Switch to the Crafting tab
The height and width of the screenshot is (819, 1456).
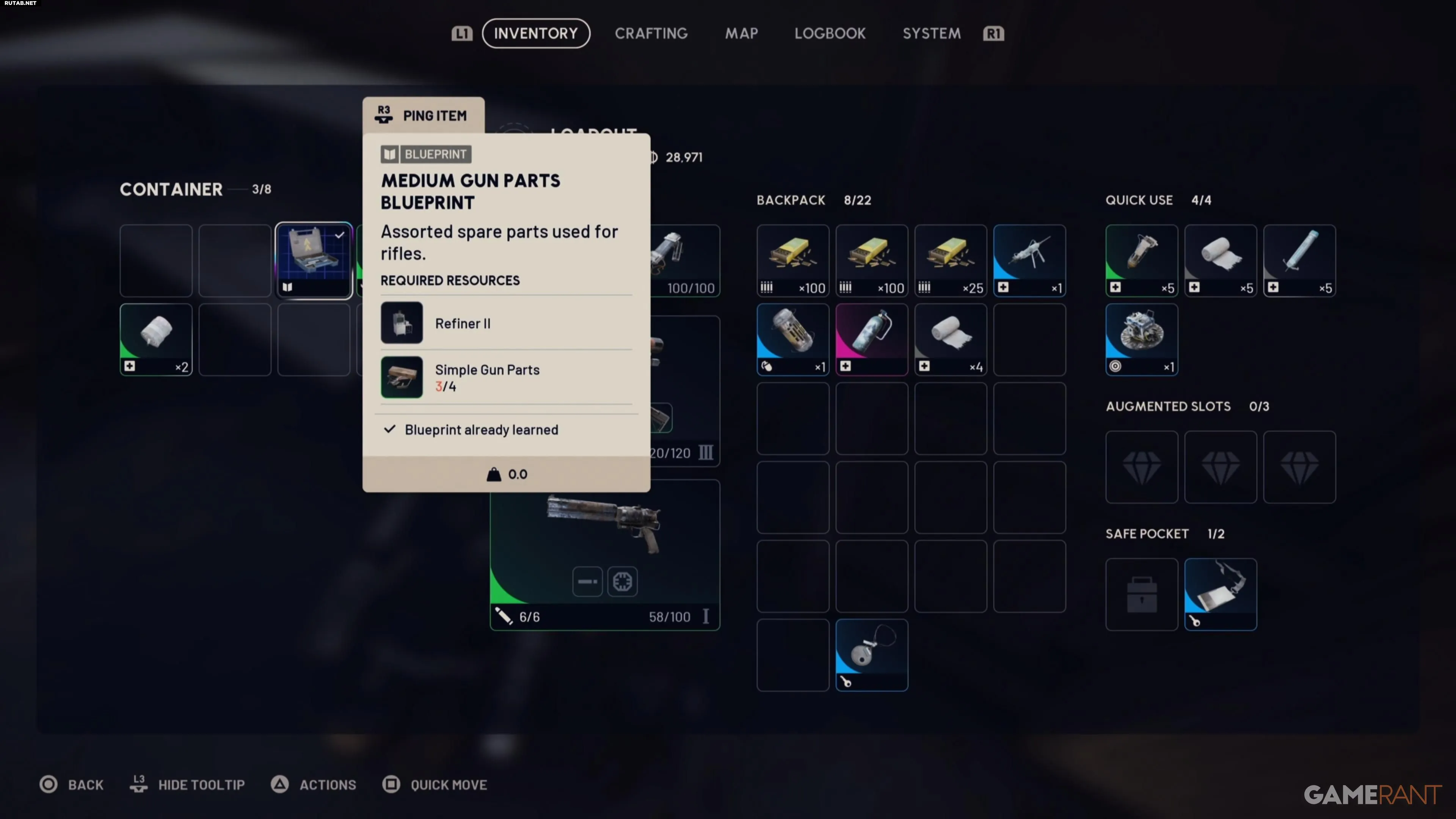coord(651,33)
